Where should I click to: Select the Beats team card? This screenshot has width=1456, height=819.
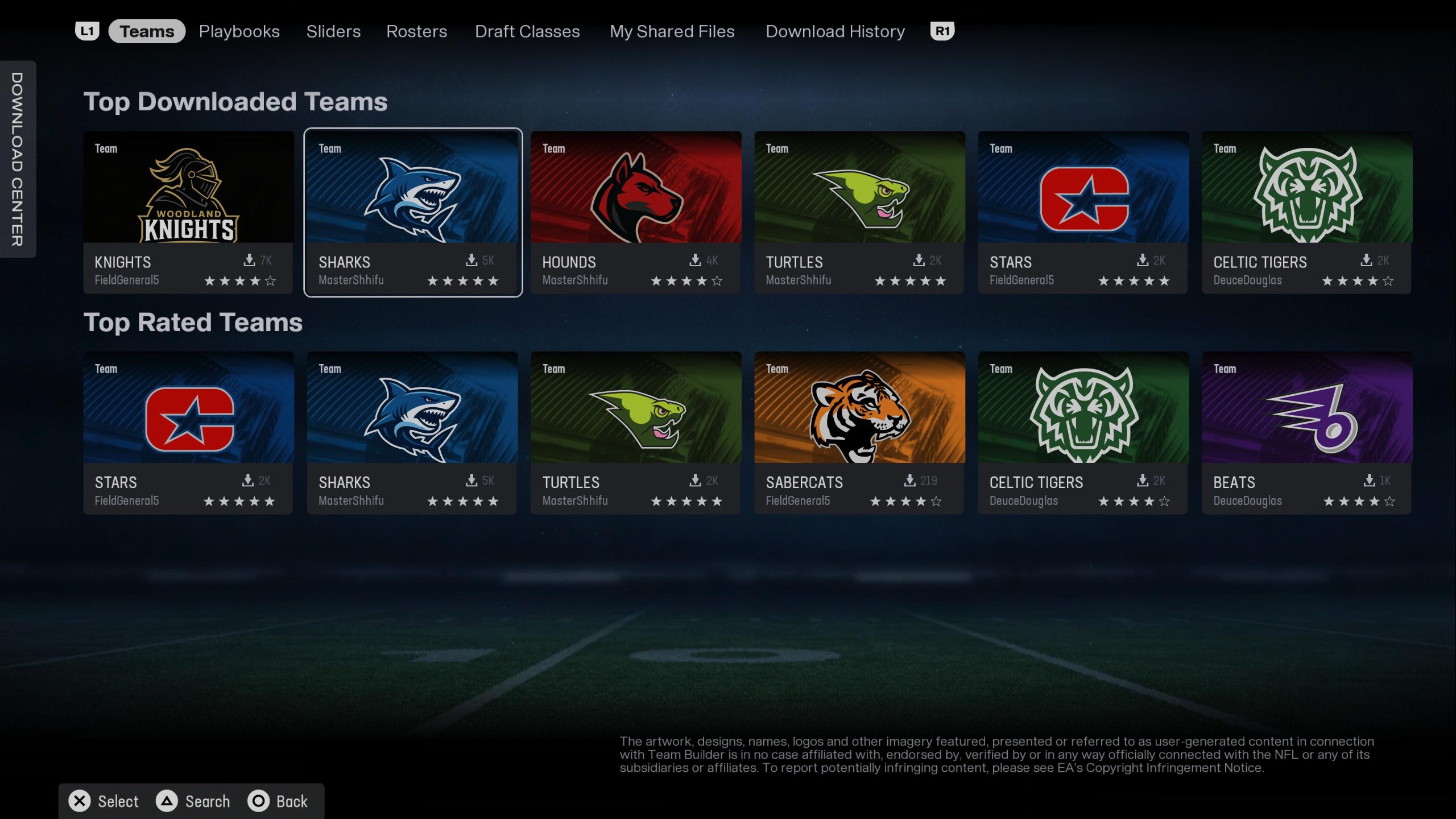coord(1306,432)
